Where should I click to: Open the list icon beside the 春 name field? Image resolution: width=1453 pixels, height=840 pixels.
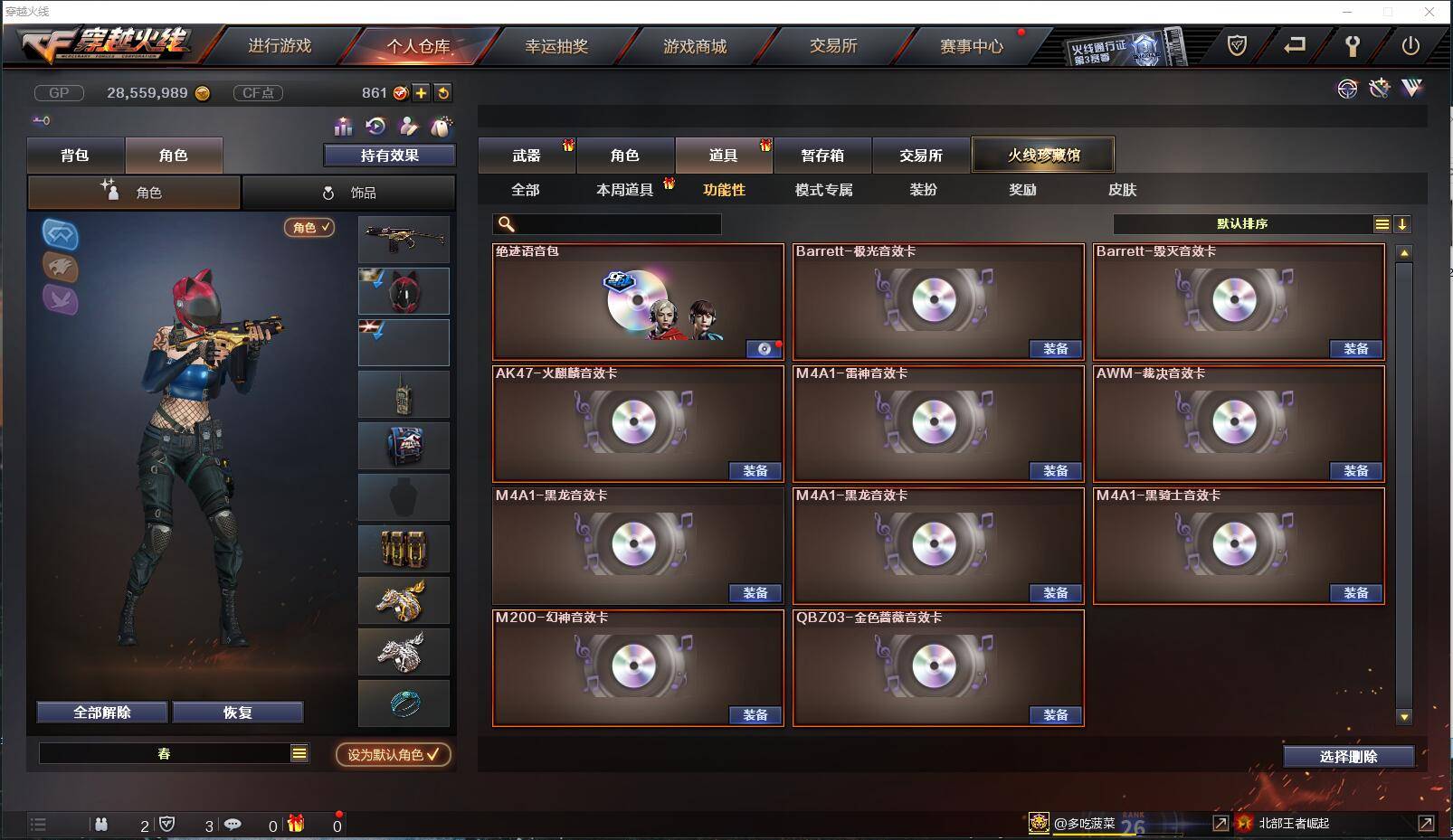coord(299,752)
